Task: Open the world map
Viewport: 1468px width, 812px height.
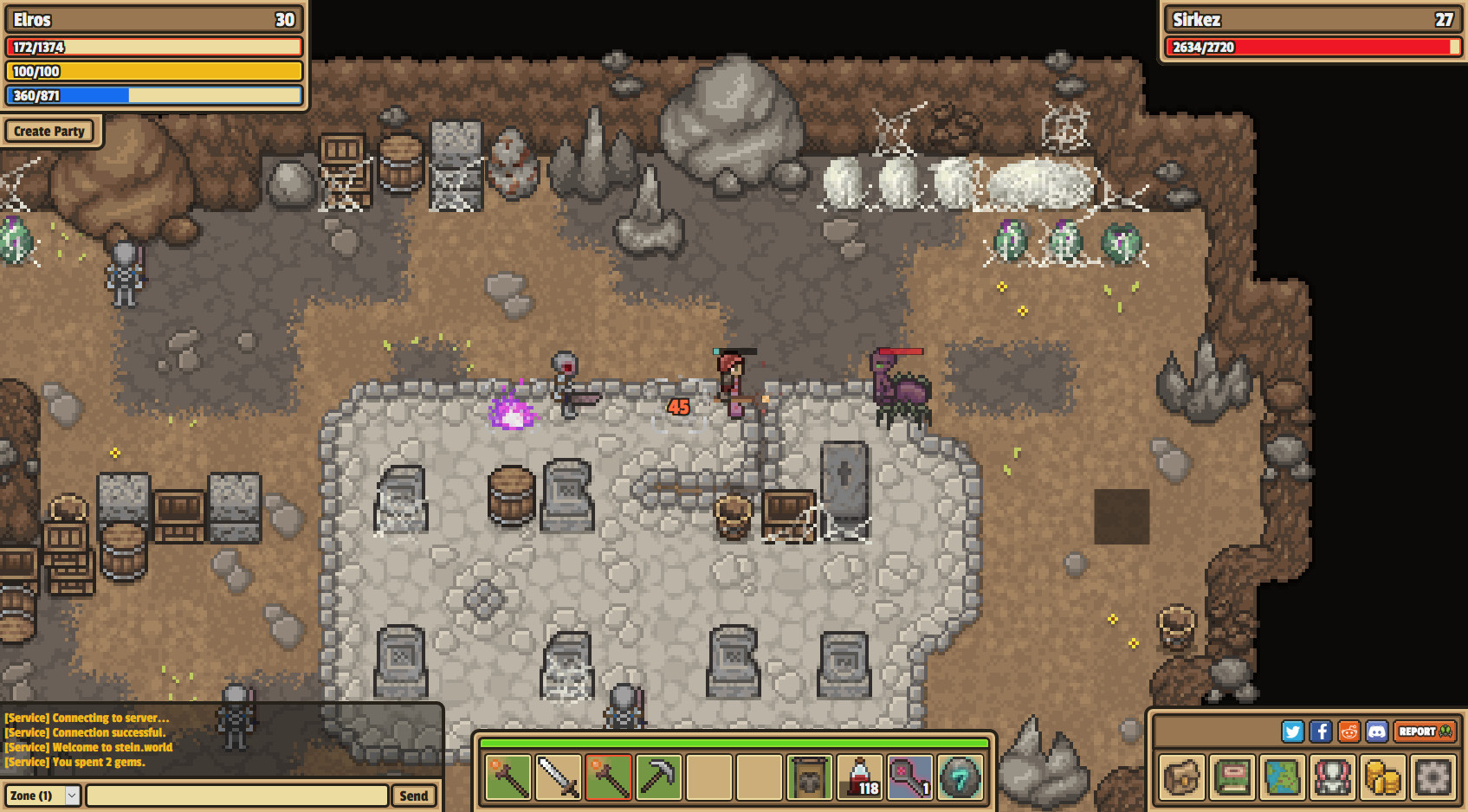Action: pos(1283,777)
